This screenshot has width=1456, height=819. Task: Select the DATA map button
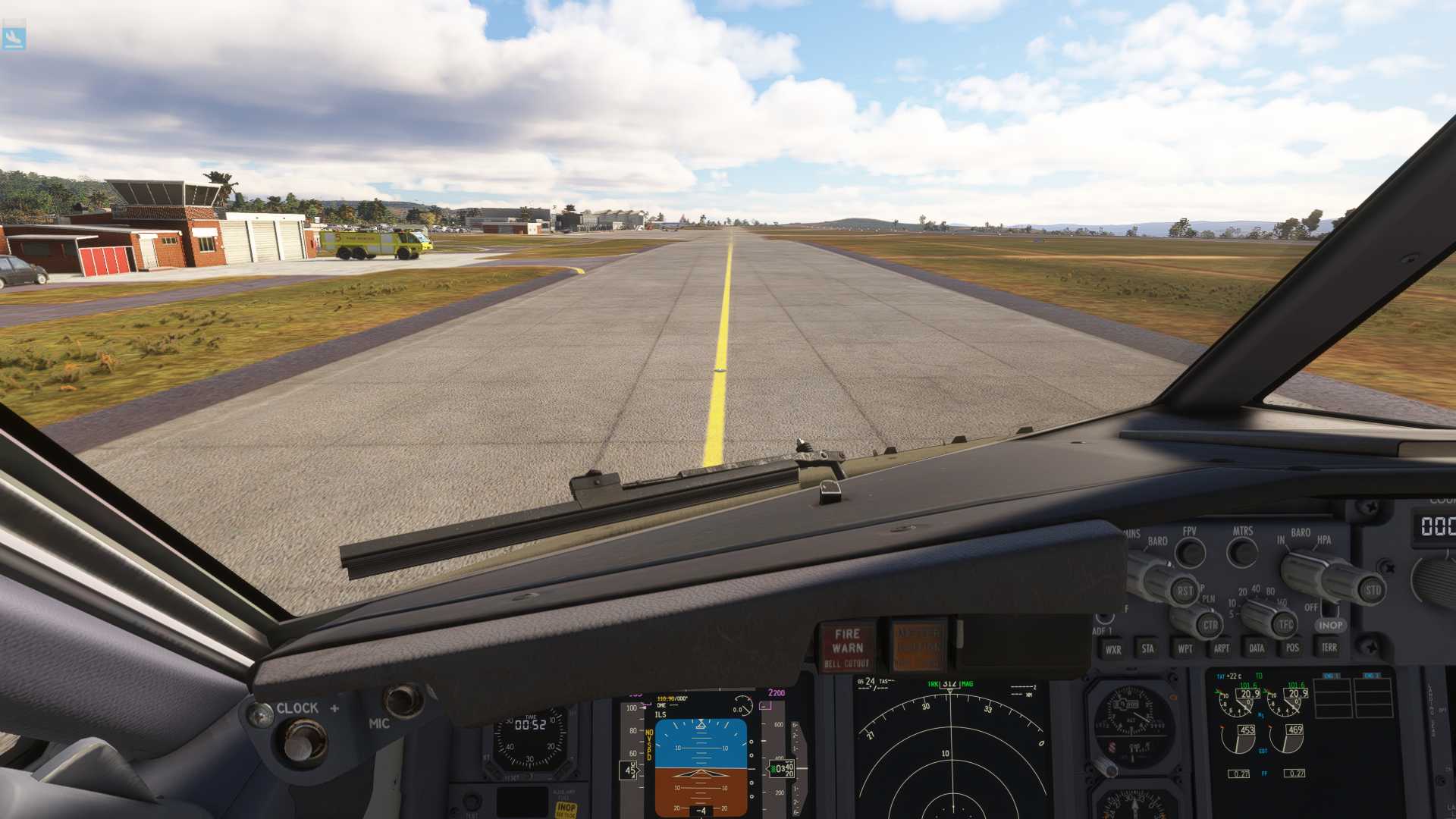(x=1257, y=648)
